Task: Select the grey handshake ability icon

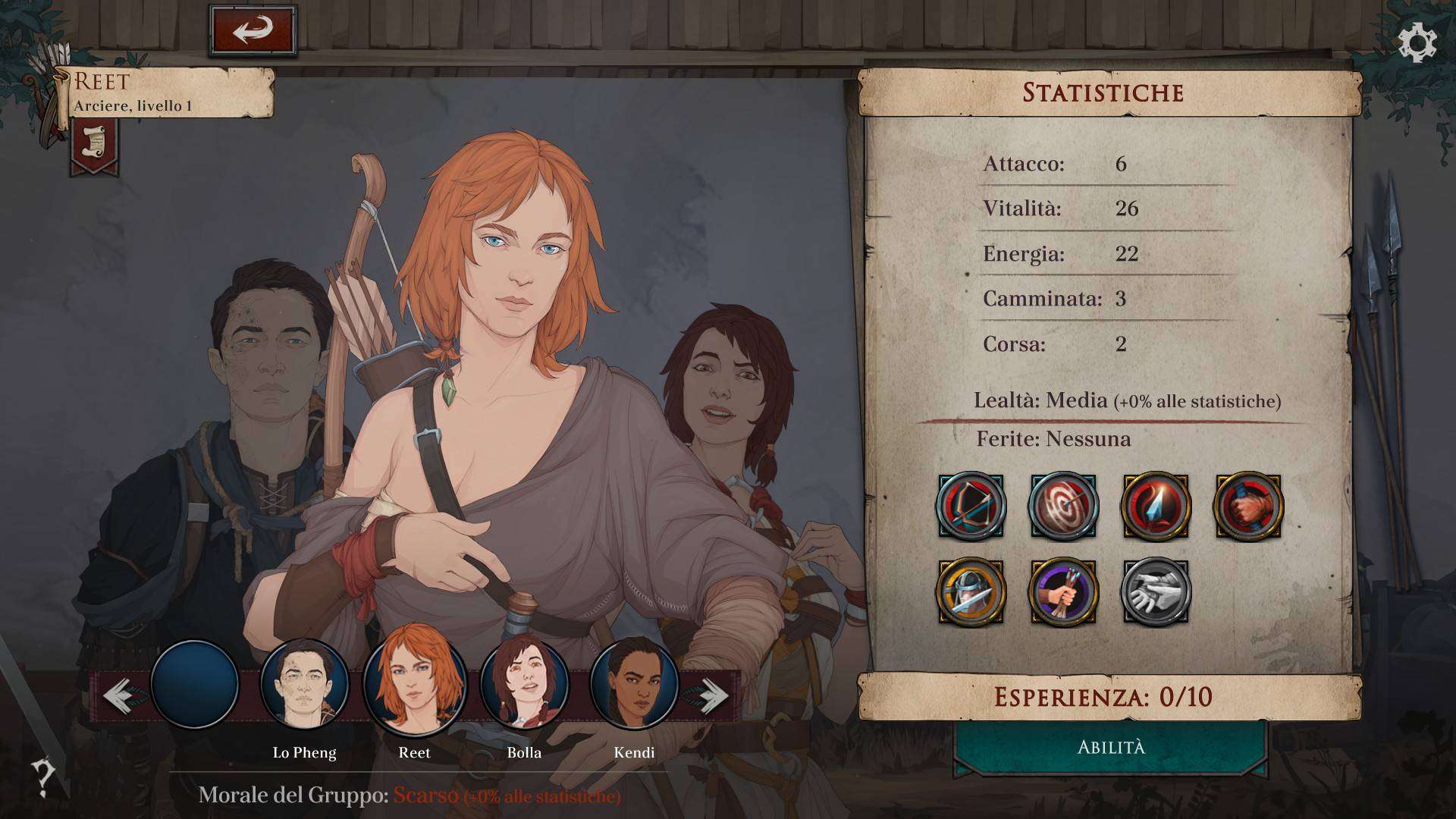Action: click(x=1156, y=591)
